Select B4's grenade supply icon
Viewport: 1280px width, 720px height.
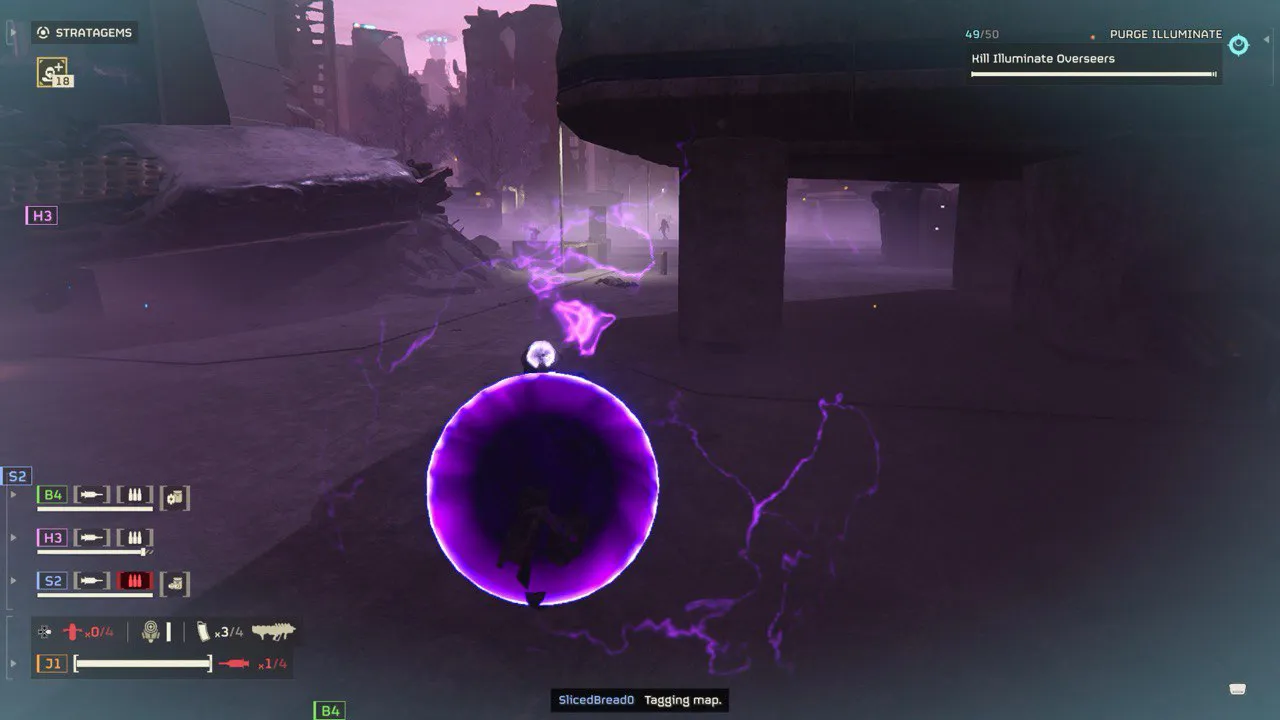pos(175,497)
